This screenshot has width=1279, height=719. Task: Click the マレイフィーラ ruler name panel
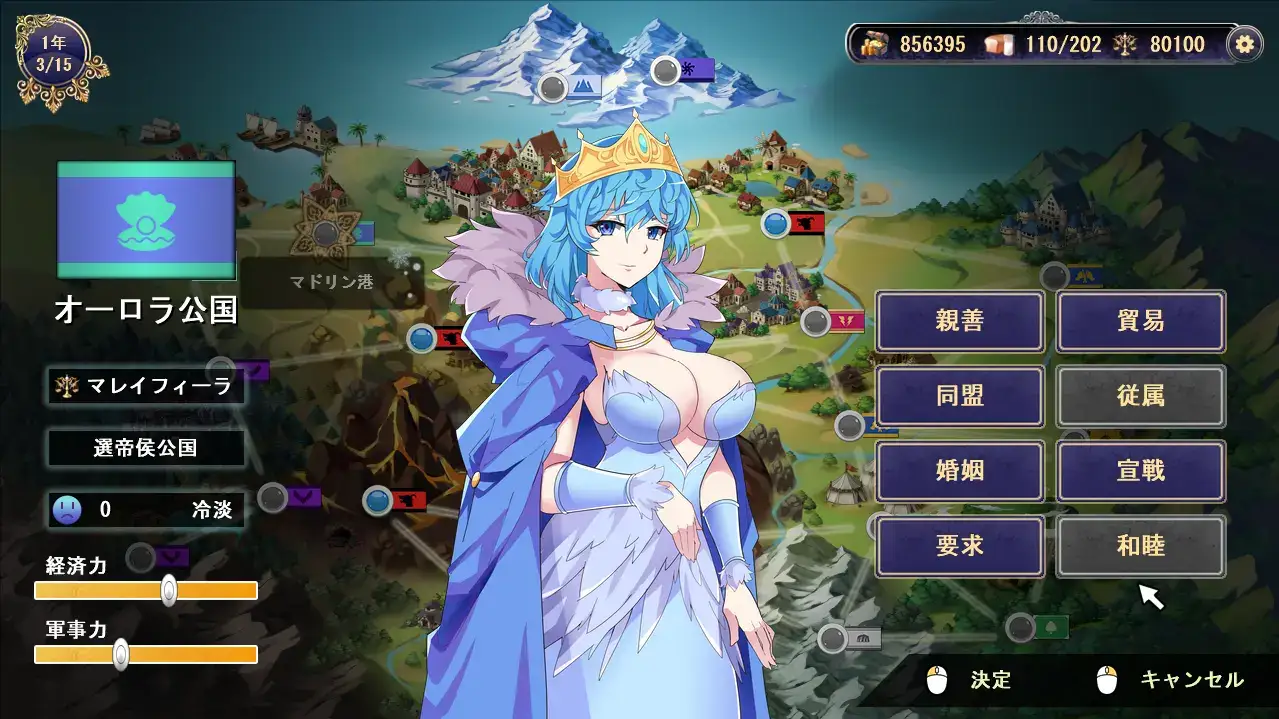pos(146,386)
